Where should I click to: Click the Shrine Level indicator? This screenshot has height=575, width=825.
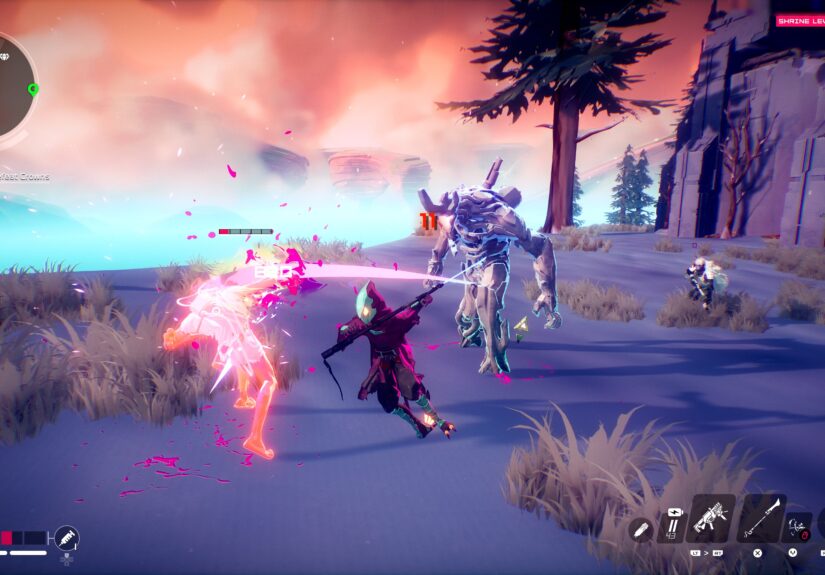(800, 20)
